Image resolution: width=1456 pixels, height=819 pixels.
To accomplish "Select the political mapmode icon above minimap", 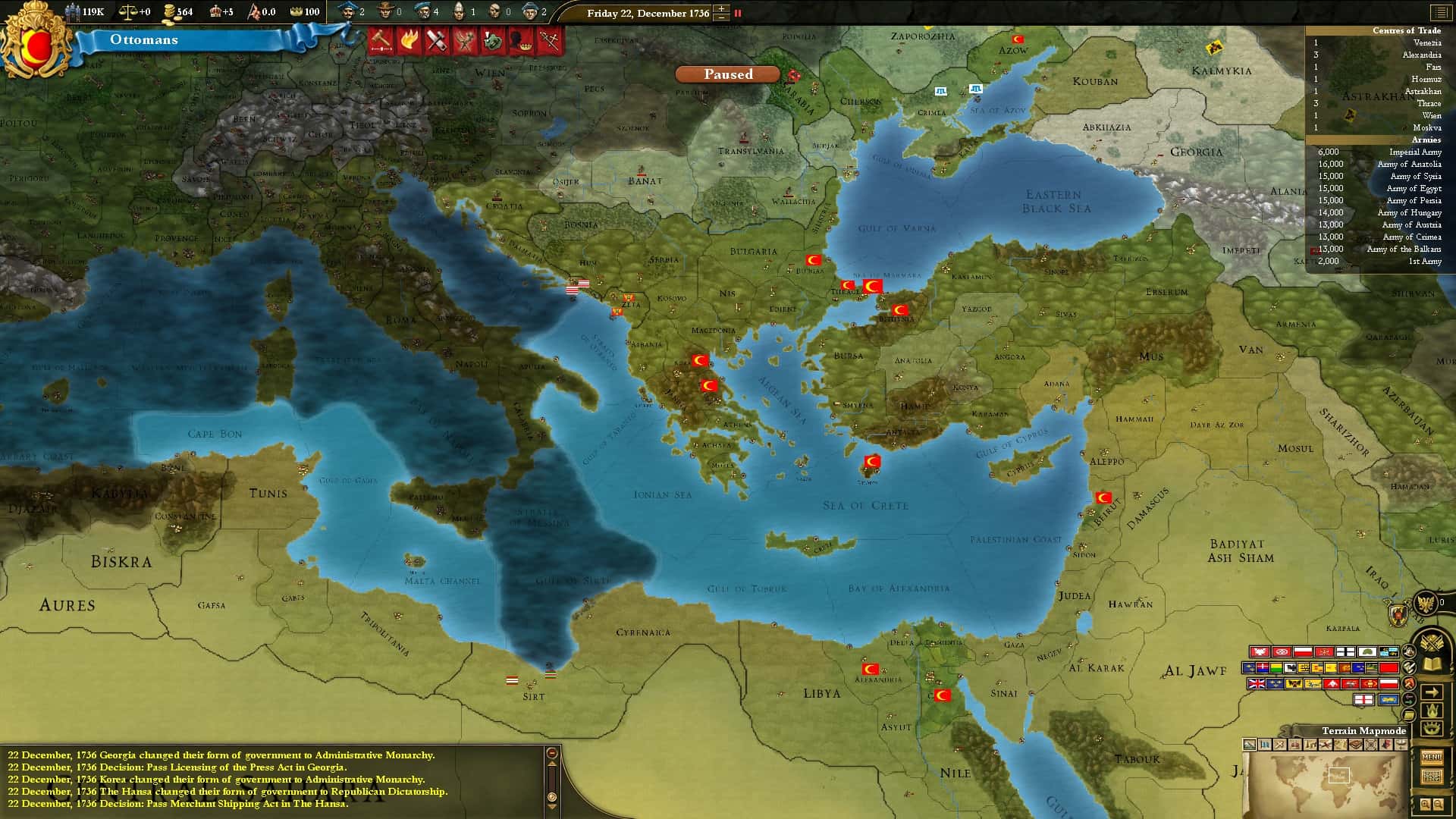I will 1265,745.
